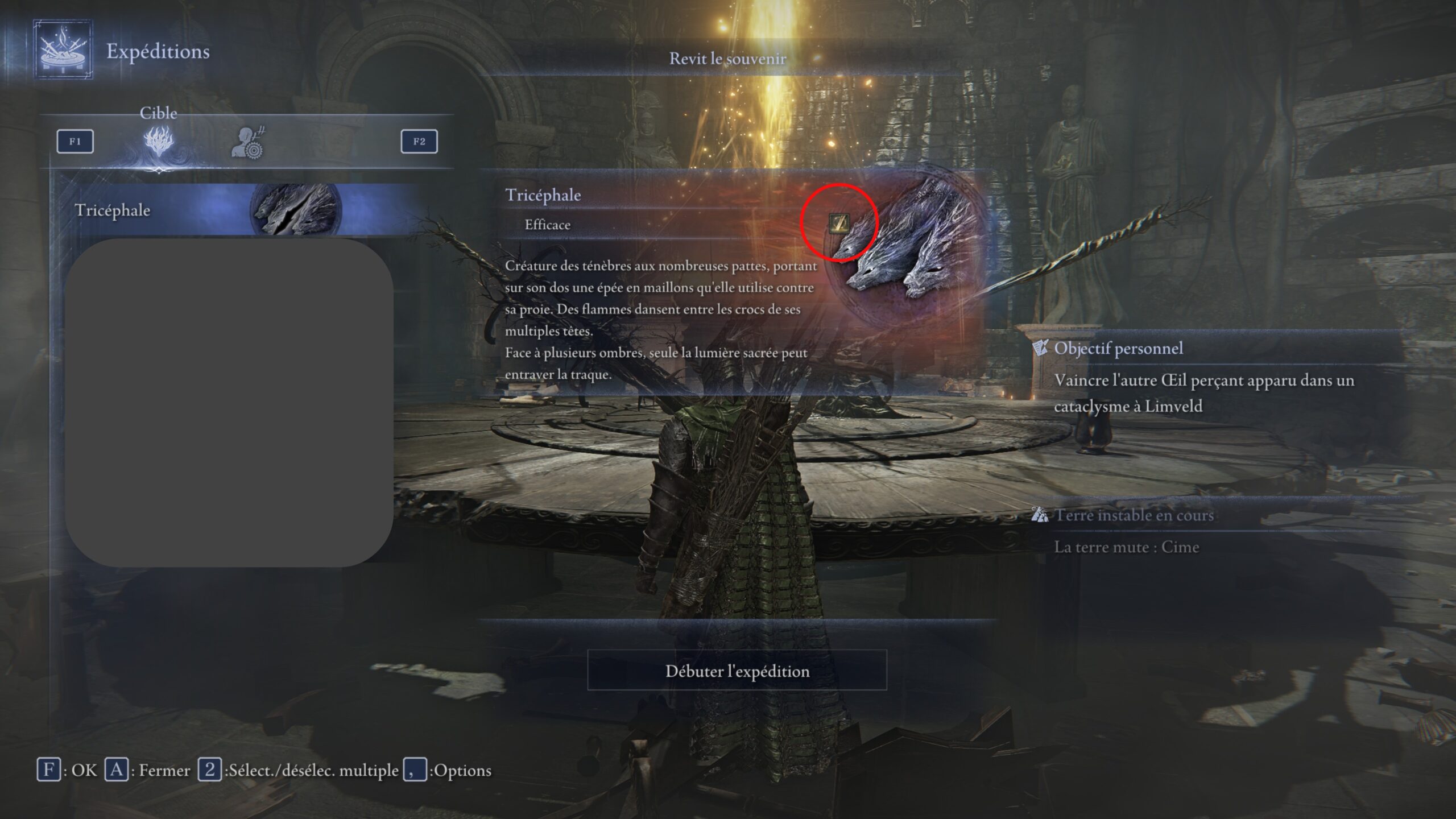Click the holy affinity icon beside Efficace
This screenshot has height=819, width=1456.
coord(838,223)
